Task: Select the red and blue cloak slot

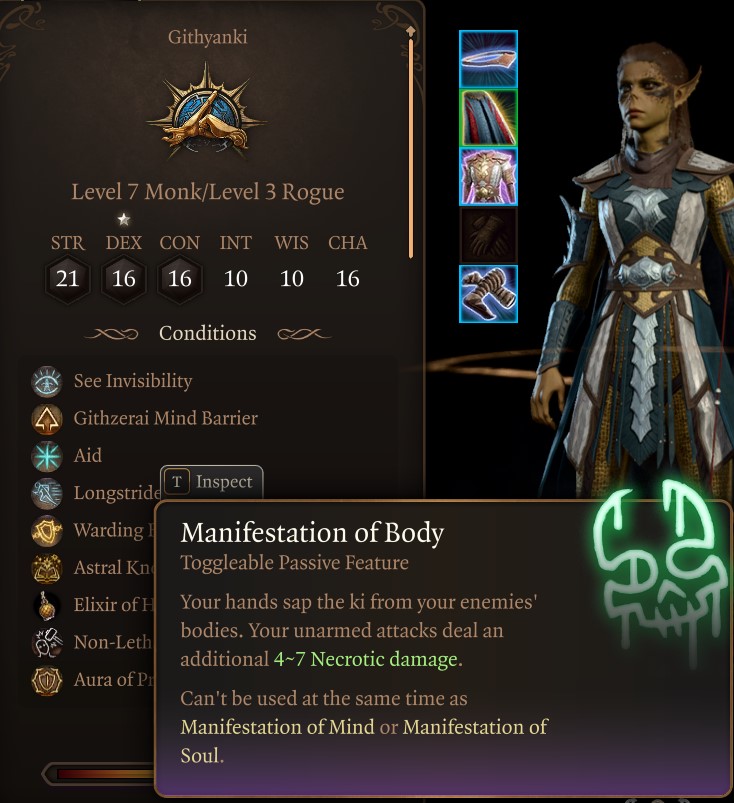Action: 488,118
